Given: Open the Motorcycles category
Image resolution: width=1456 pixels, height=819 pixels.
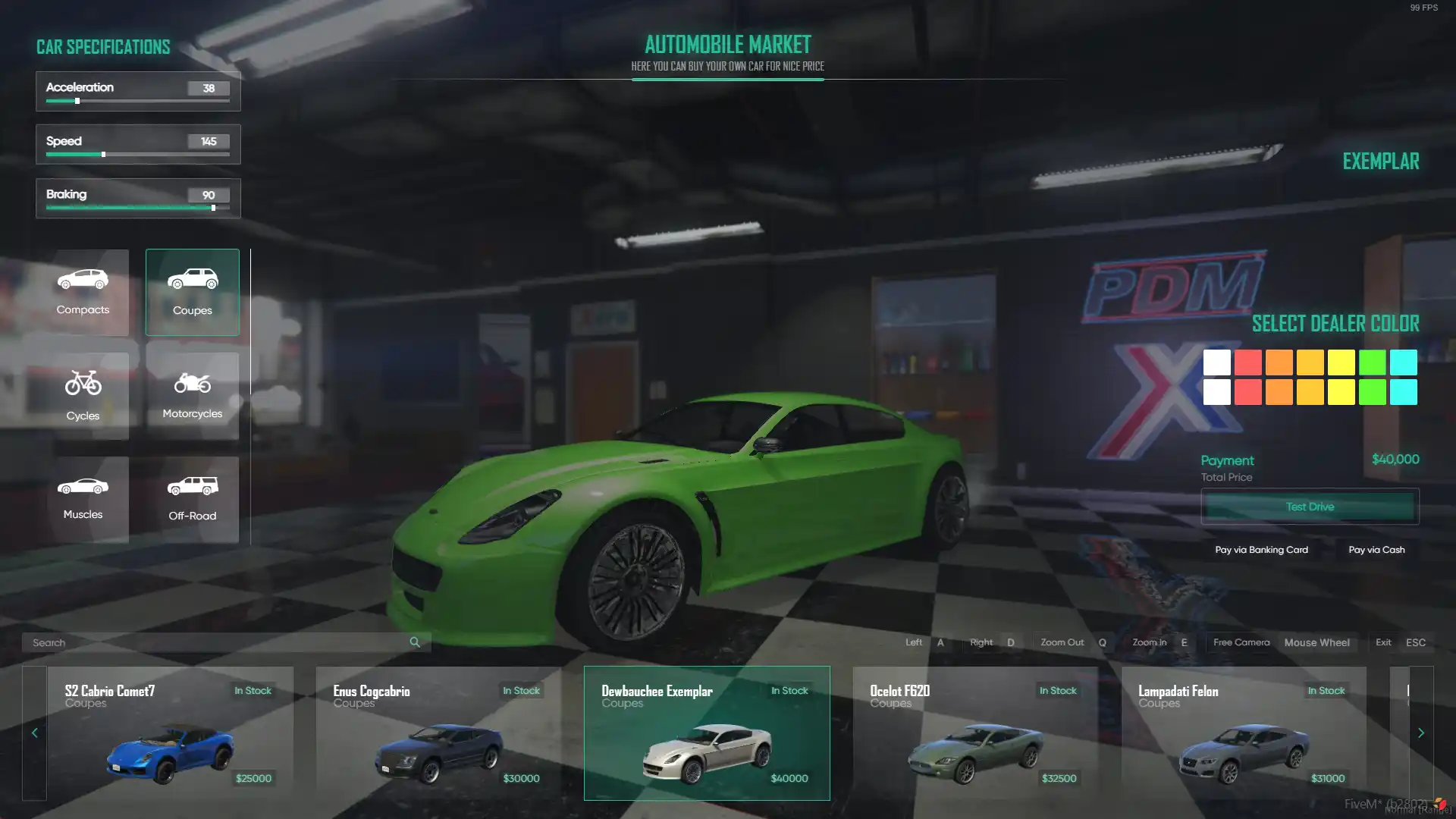Looking at the screenshot, I should [x=192, y=395].
